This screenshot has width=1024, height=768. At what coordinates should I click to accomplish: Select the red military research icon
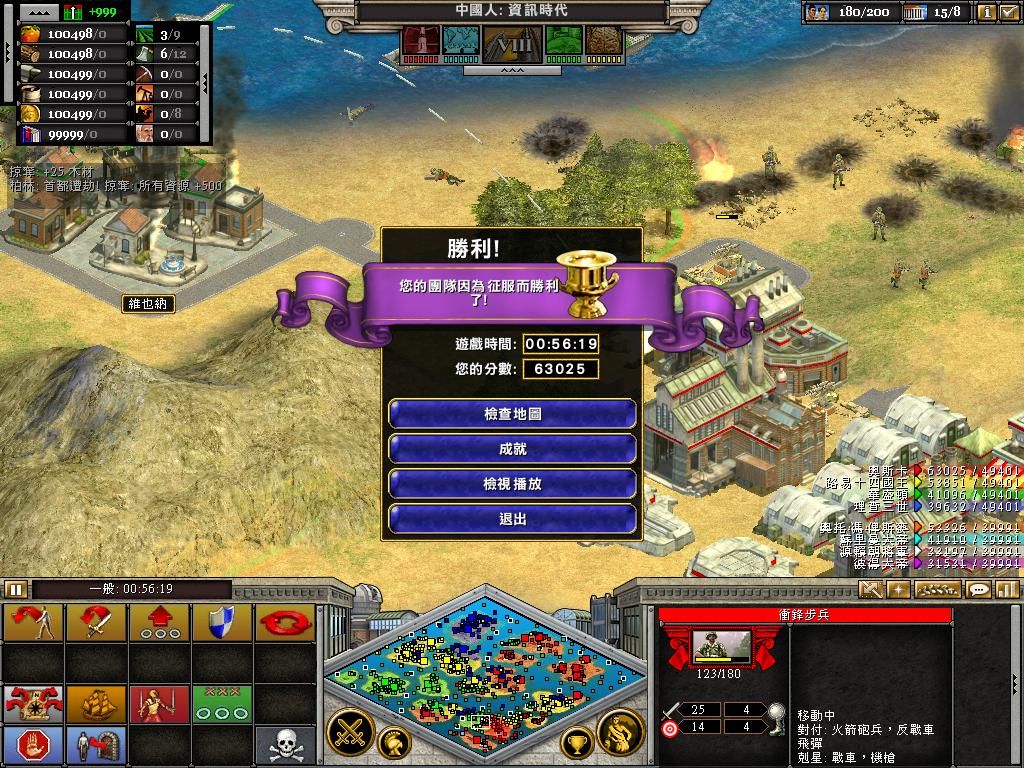(x=421, y=41)
